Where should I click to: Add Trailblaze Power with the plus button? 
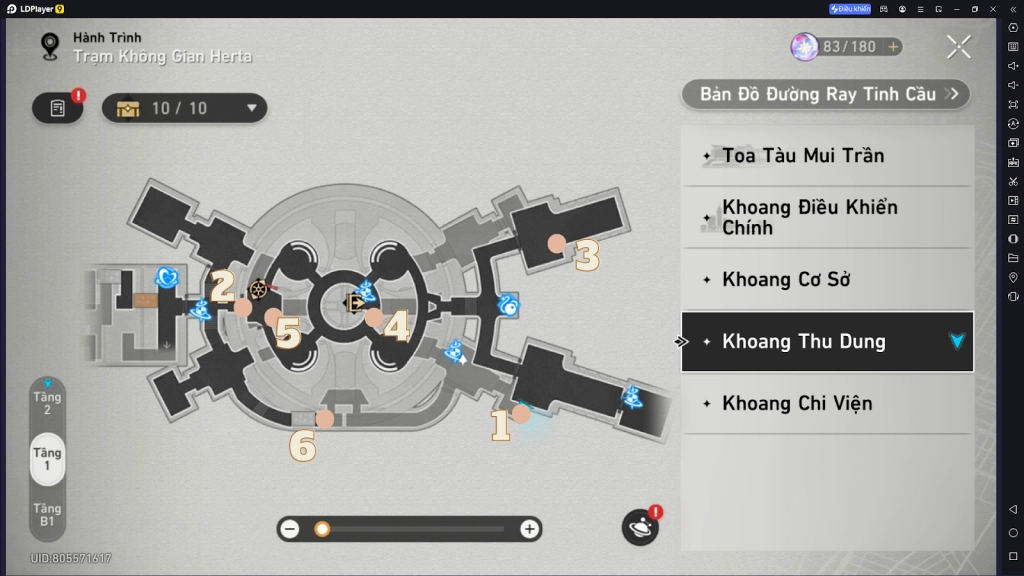pyautogui.click(x=892, y=47)
